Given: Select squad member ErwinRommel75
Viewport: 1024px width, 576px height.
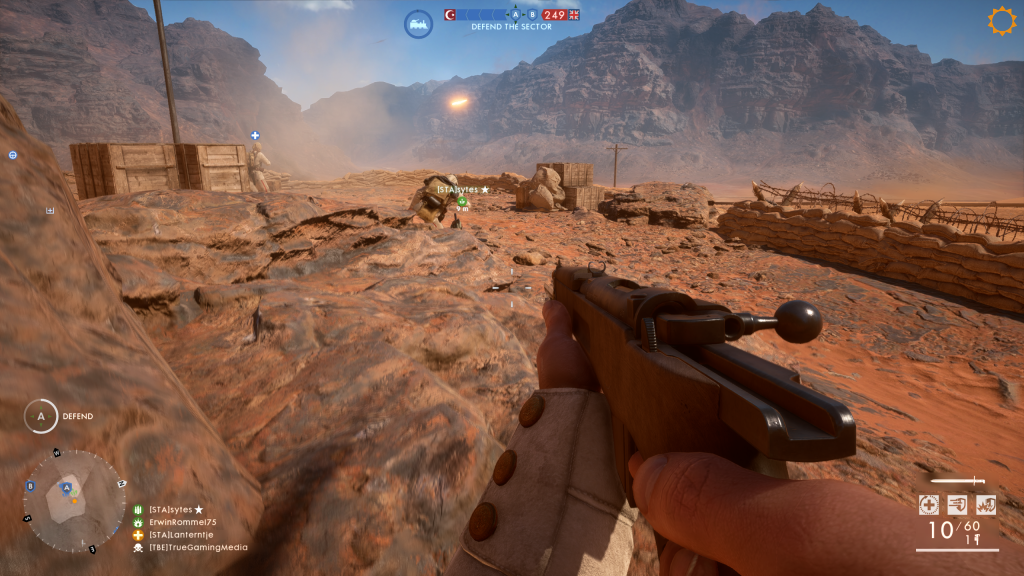Looking at the screenshot, I should pyautogui.click(x=182, y=522).
